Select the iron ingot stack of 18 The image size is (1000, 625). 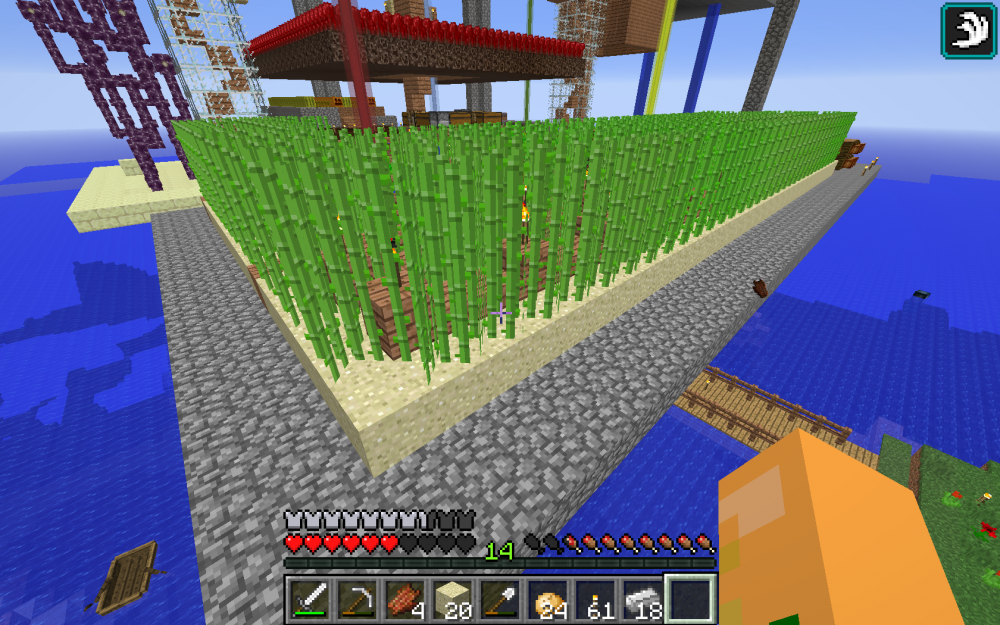643,600
